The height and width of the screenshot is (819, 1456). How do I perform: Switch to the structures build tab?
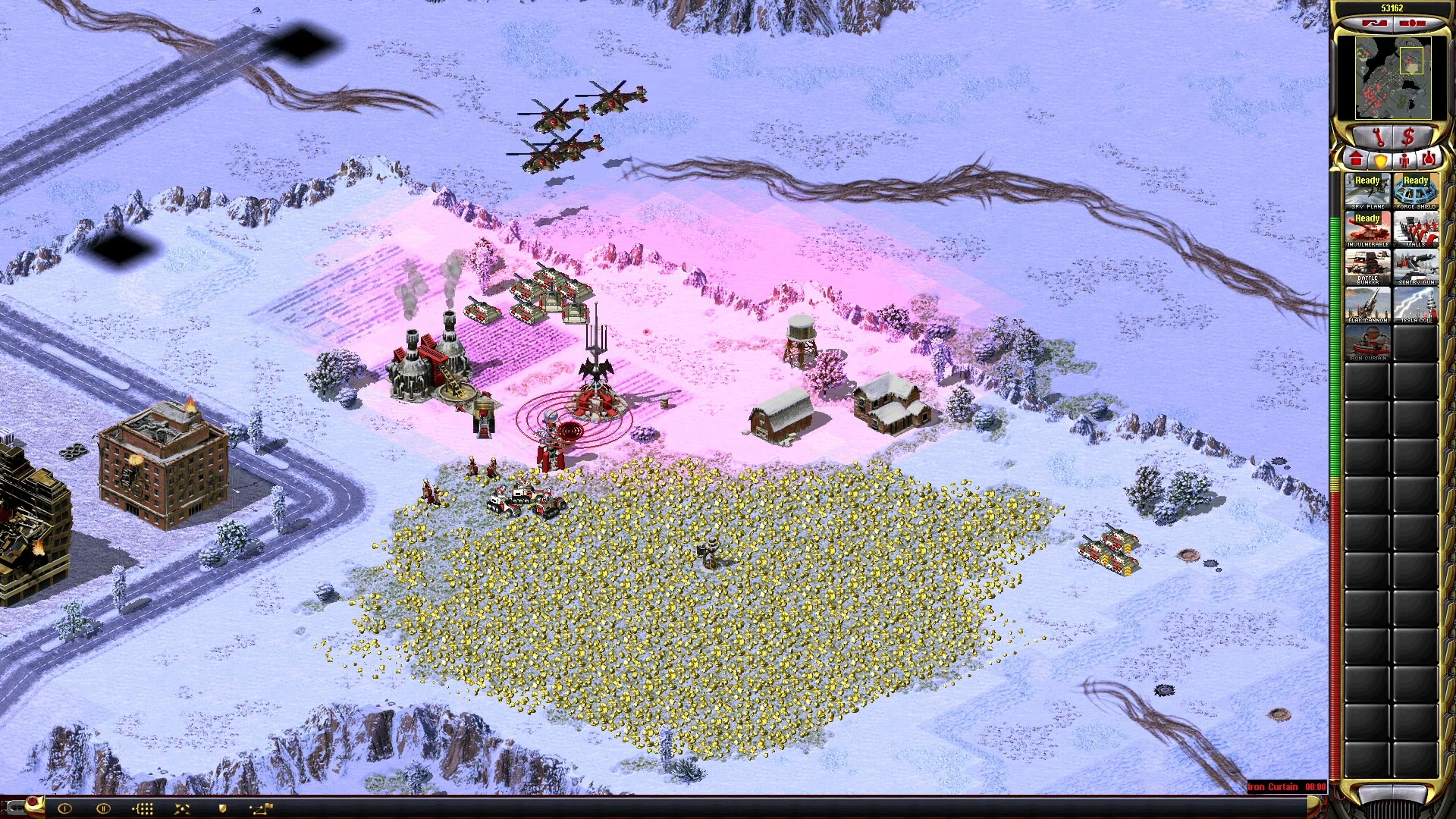(1356, 160)
